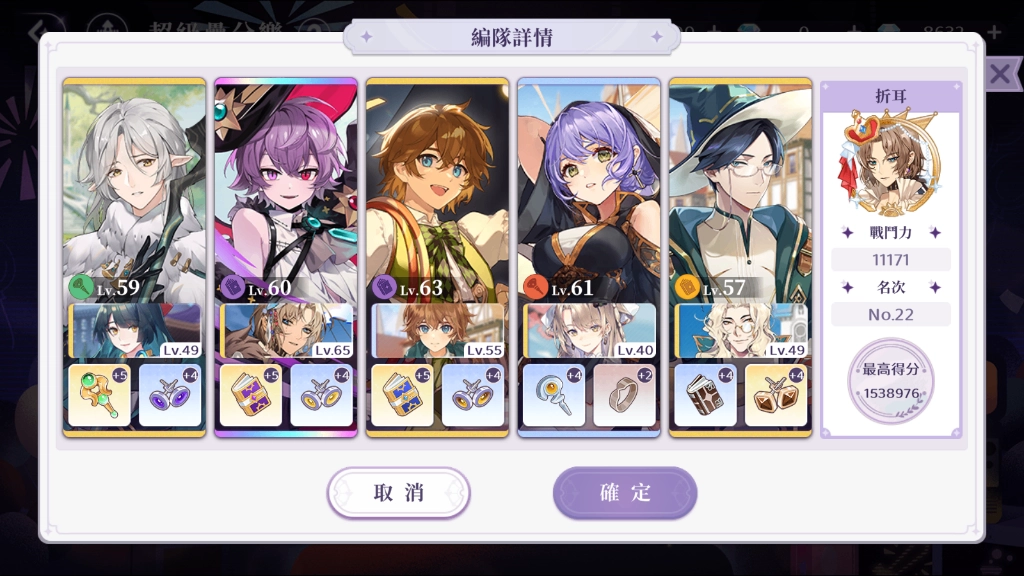Select the silver-haired elf Lv.59 card

point(134,190)
